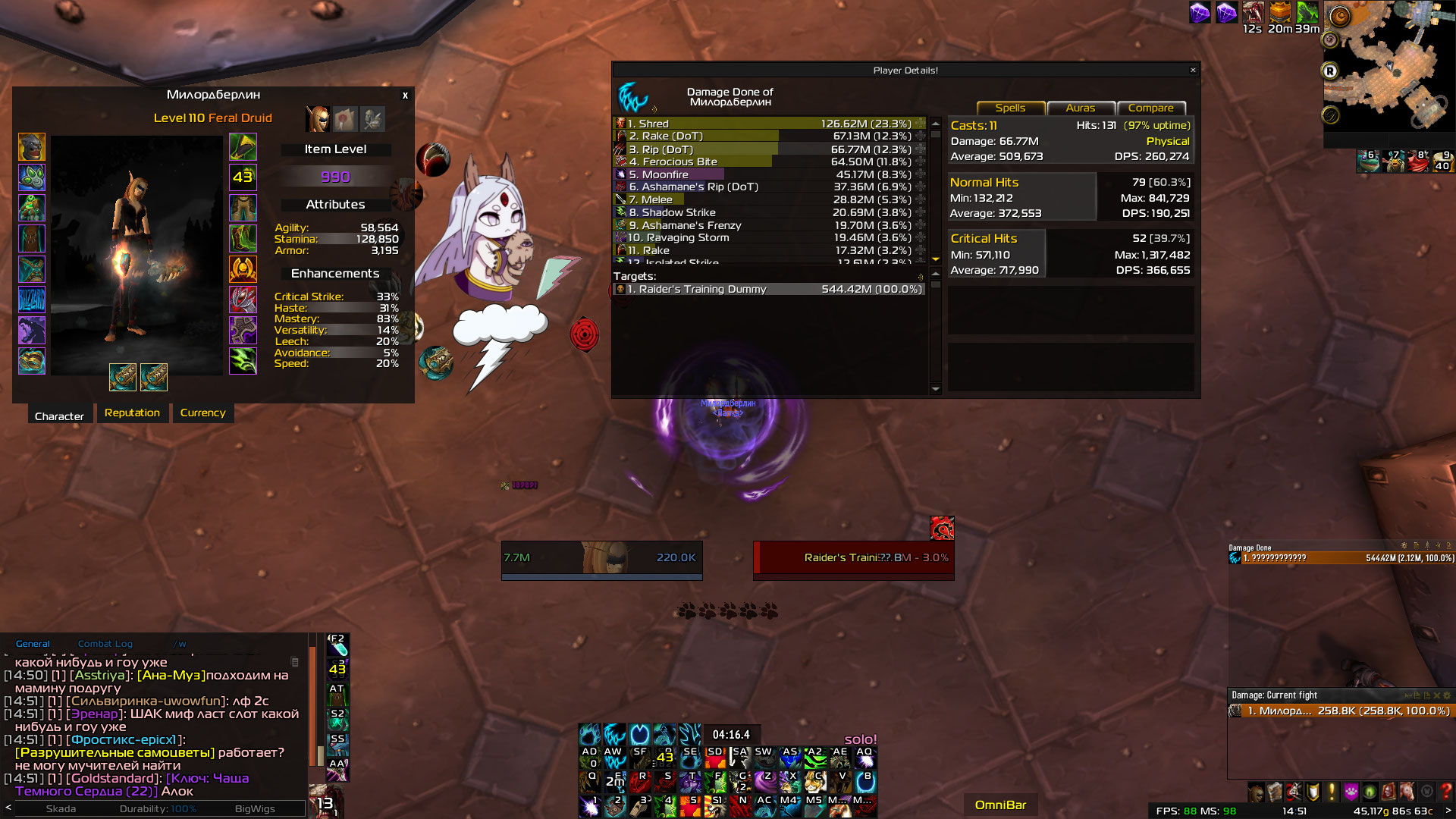
Task: Open the OmniBar anchor
Action: [x=1000, y=805]
